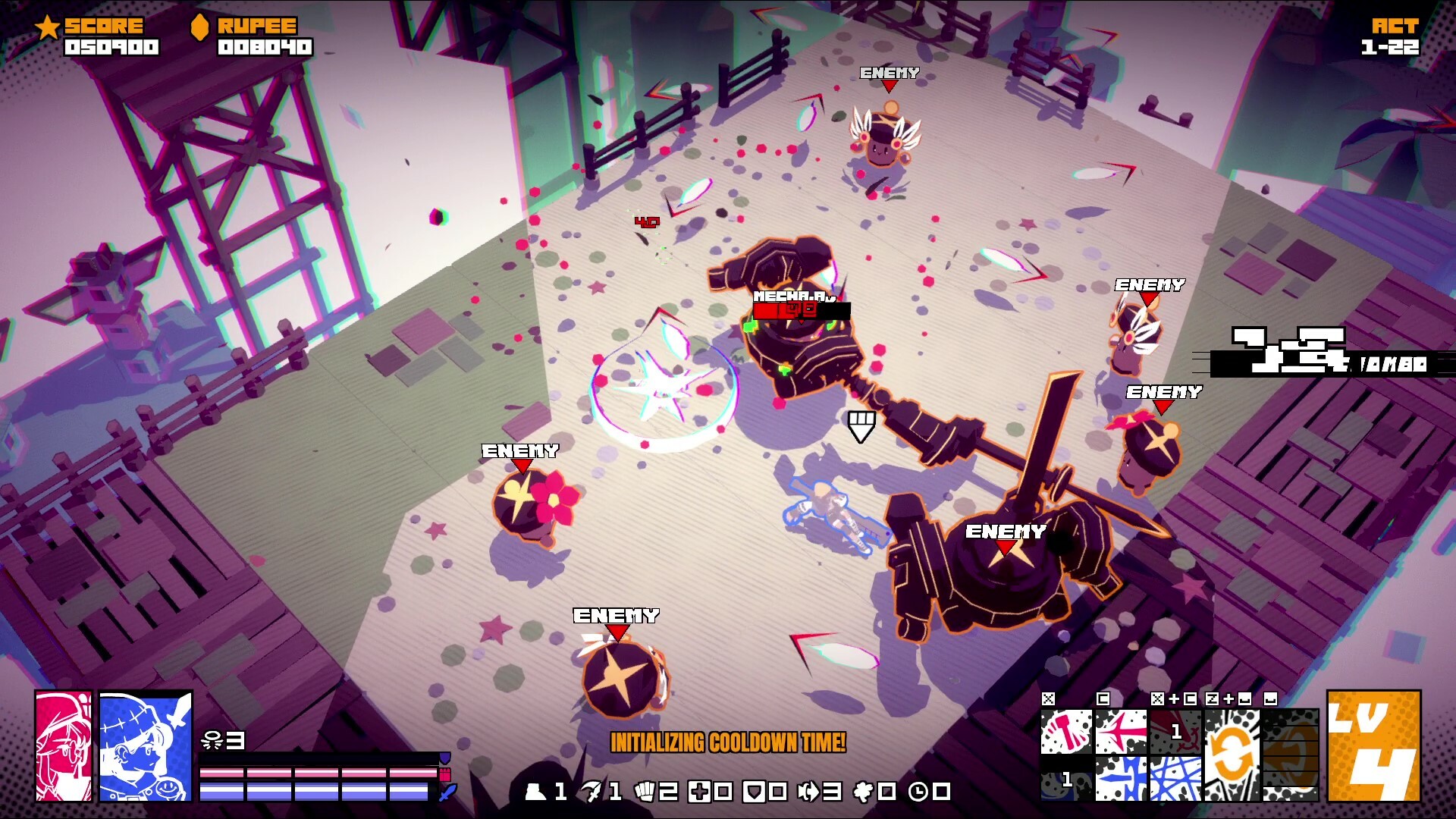The image size is (1456, 819).
Task: Select the pink glasses character portrait
Action: point(64,746)
